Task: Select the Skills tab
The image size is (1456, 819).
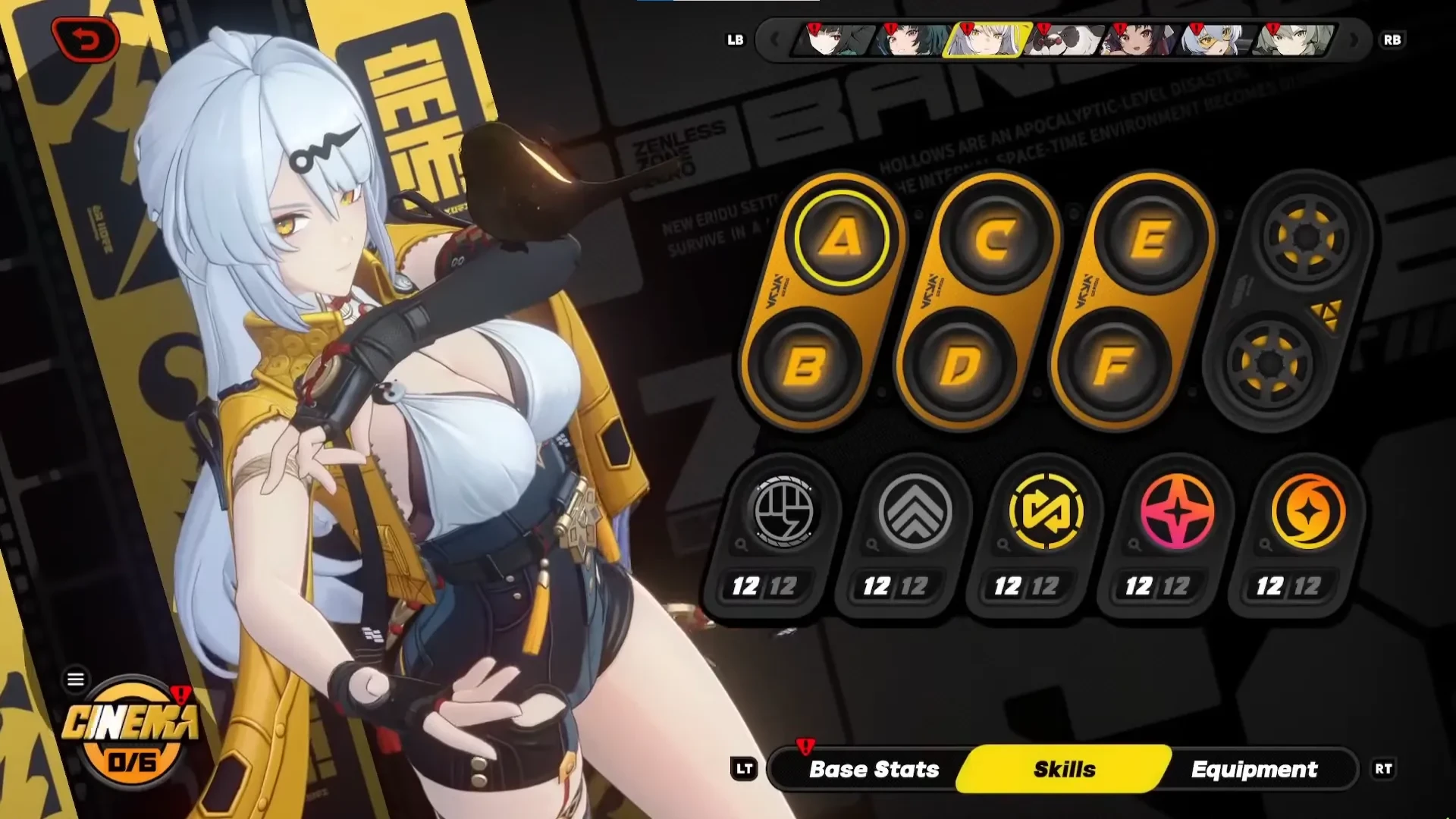Action: pos(1064,769)
